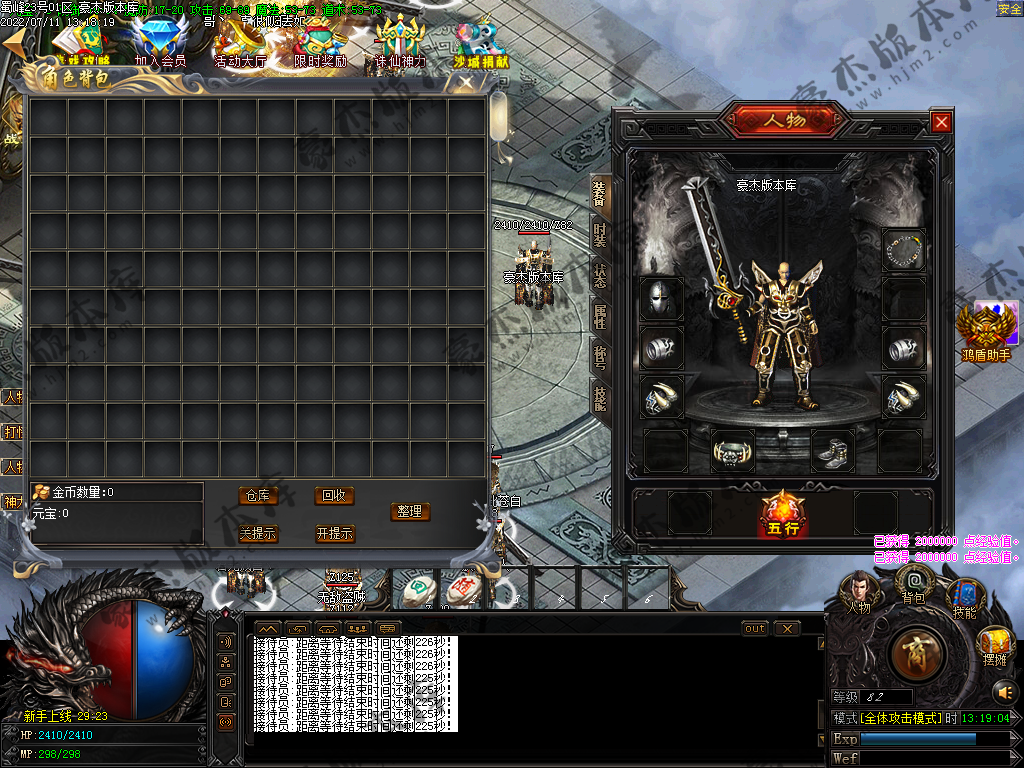Select the equipped skull belt slot
The width and height of the screenshot is (1024, 768).
click(x=733, y=451)
